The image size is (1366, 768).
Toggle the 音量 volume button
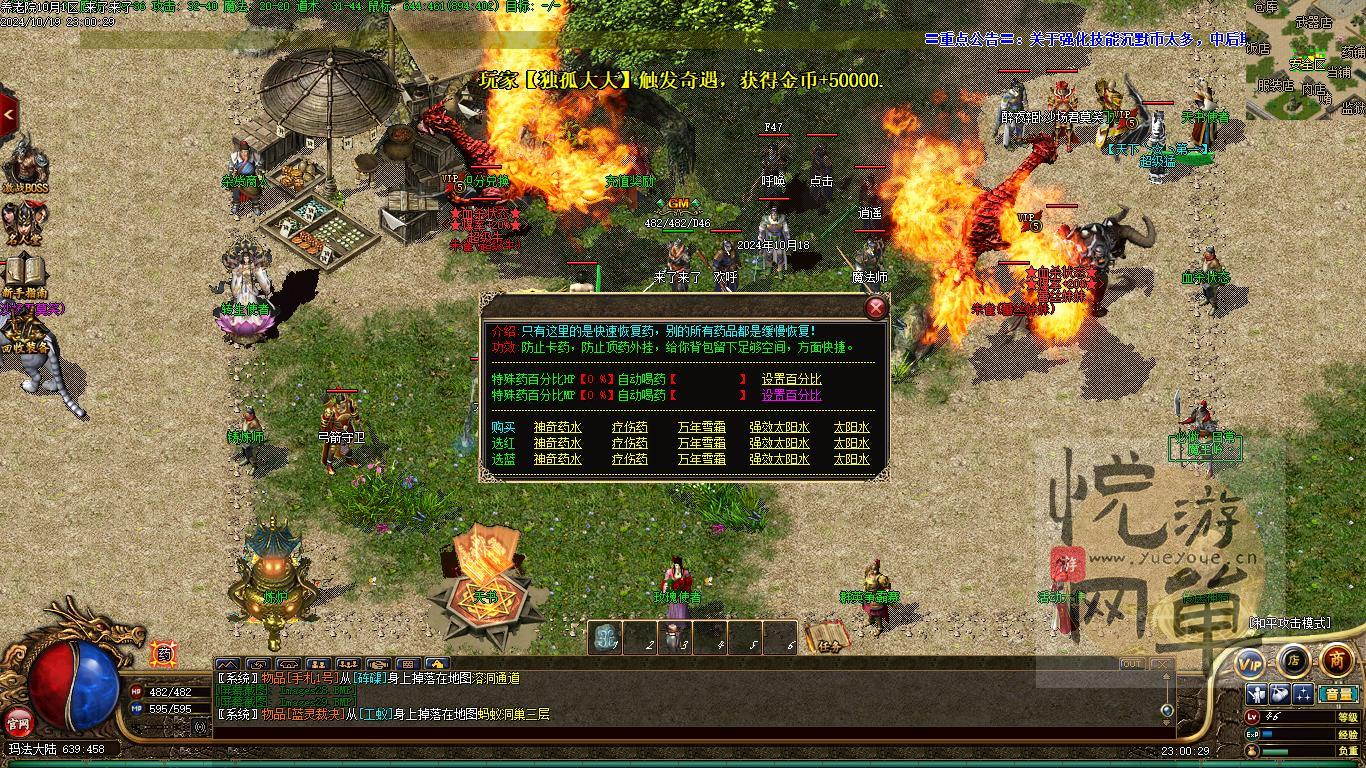pyautogui.click(x=1337, y=694)
